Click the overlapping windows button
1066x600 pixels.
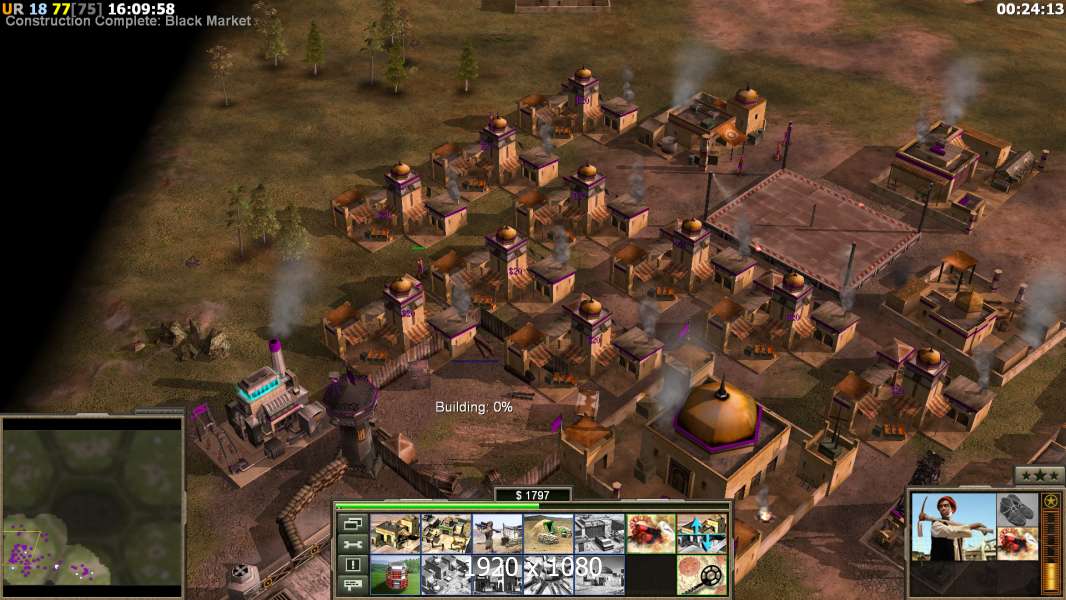tap(352, 523)
